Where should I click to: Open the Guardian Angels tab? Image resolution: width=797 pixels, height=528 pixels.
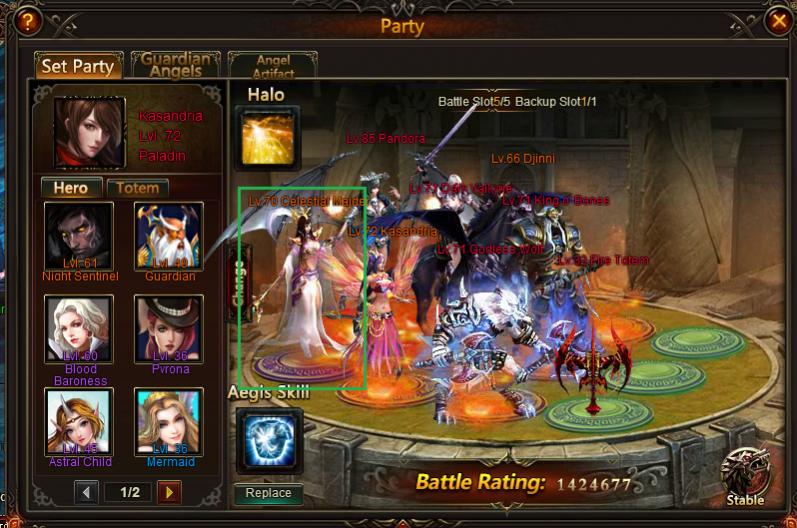tap(176, 65)
